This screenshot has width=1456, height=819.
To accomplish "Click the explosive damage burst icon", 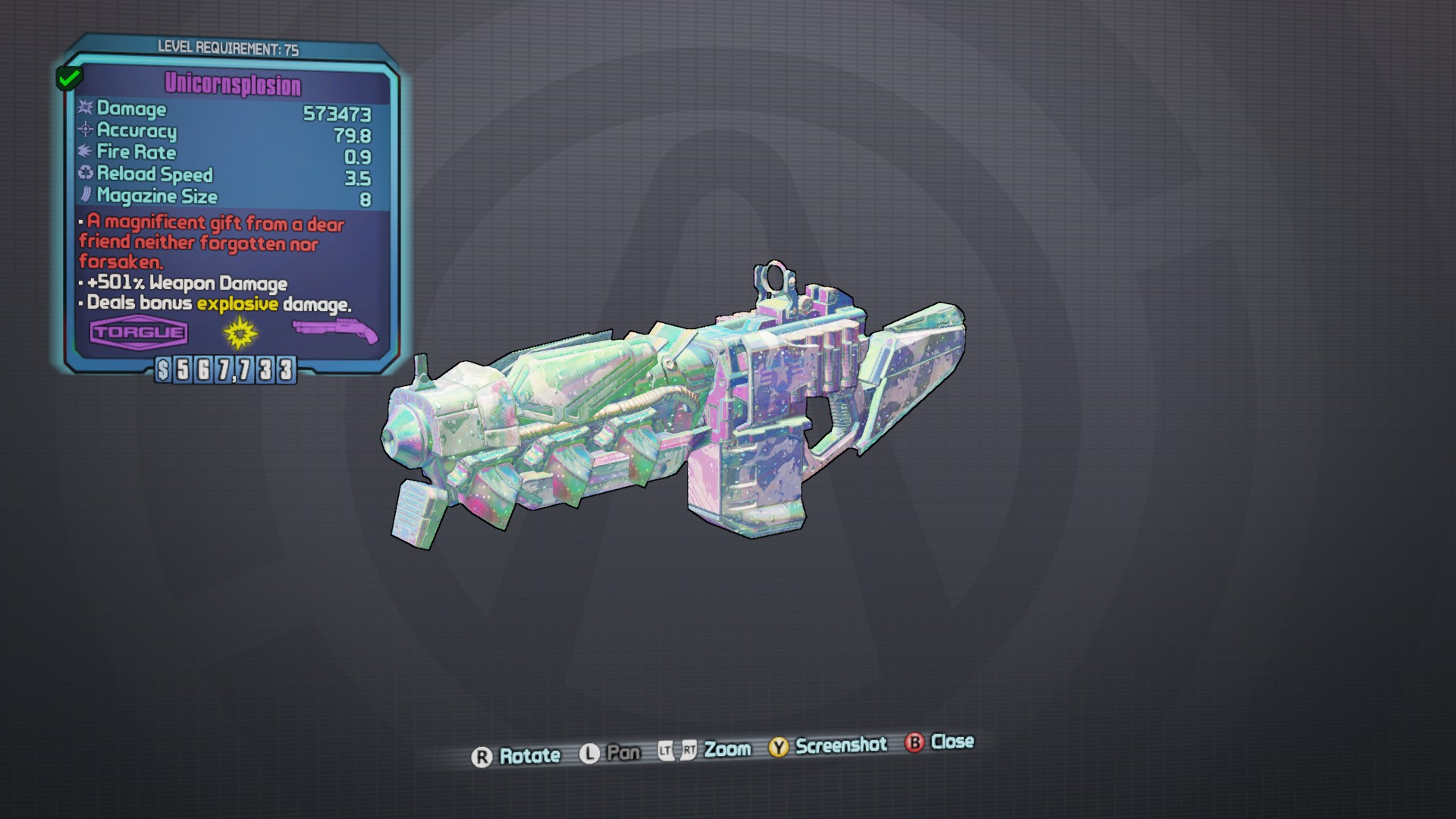I will pos(237,332).
